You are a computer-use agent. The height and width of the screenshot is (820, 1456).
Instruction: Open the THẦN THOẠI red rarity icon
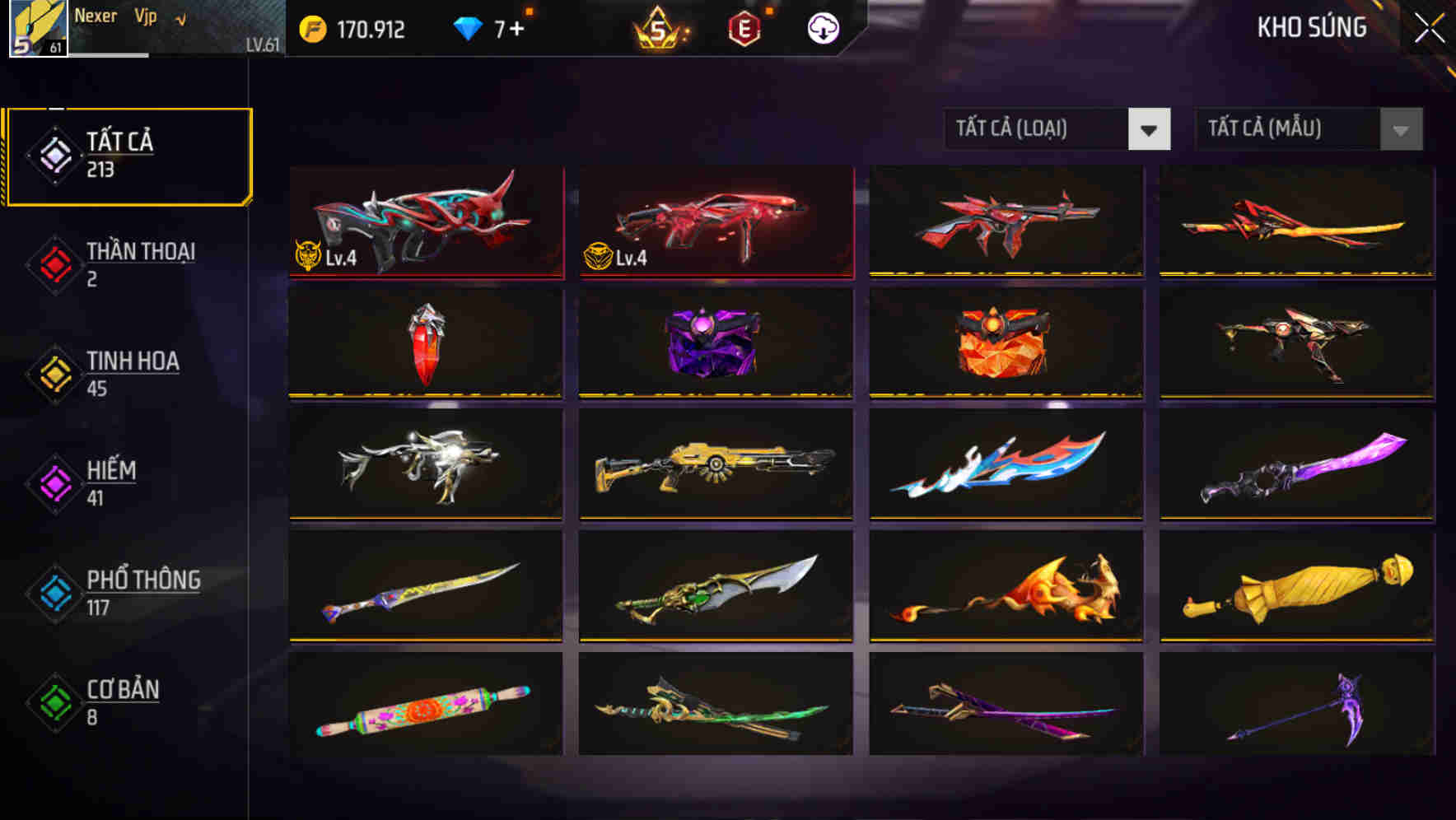tap(54, 263)
